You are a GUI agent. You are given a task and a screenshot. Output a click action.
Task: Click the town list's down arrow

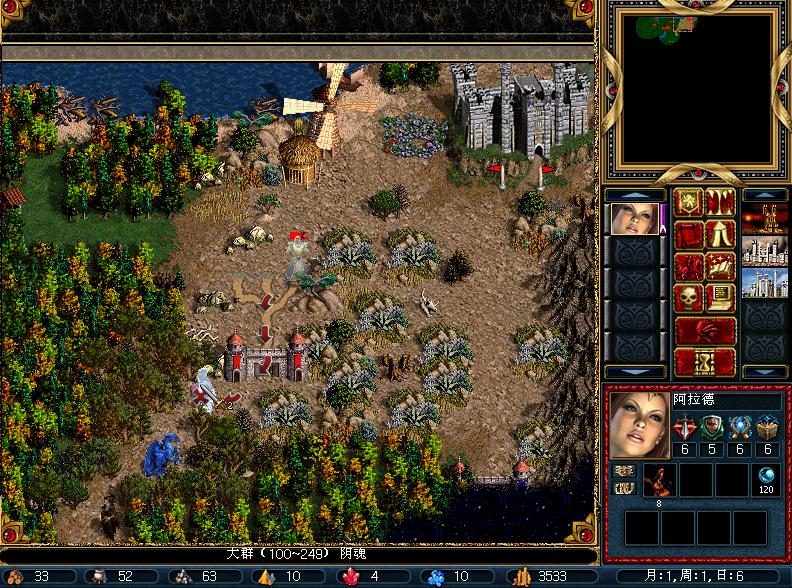pos(765,372)
